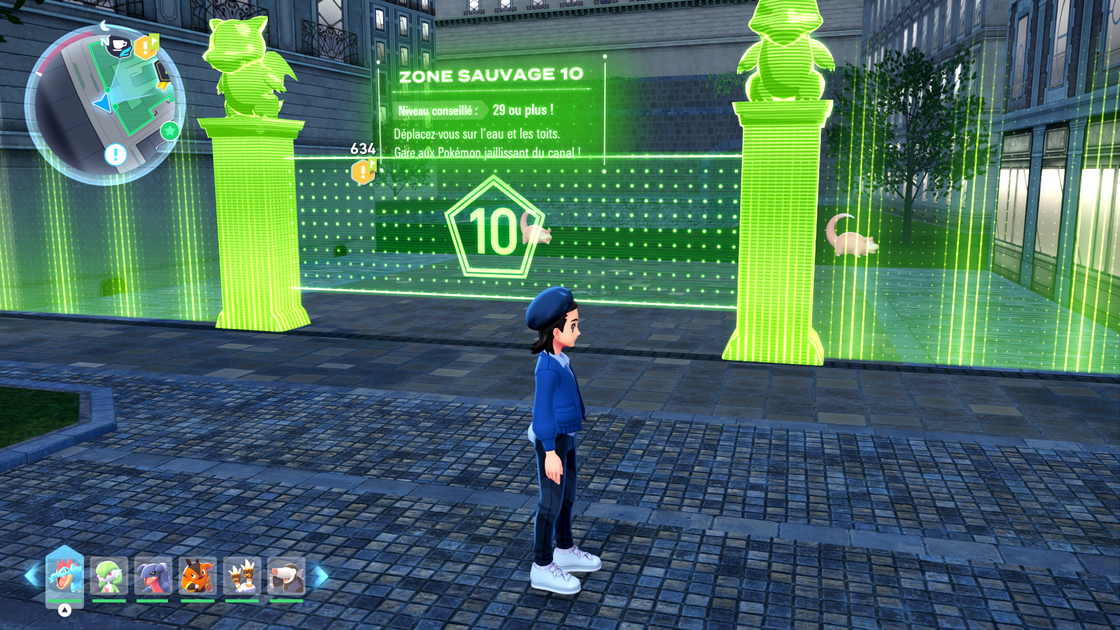The height and width of the screenshot is (630, 1120).
Task: Click the blue exclamation marker on minimap
Action: click(115, 155)
